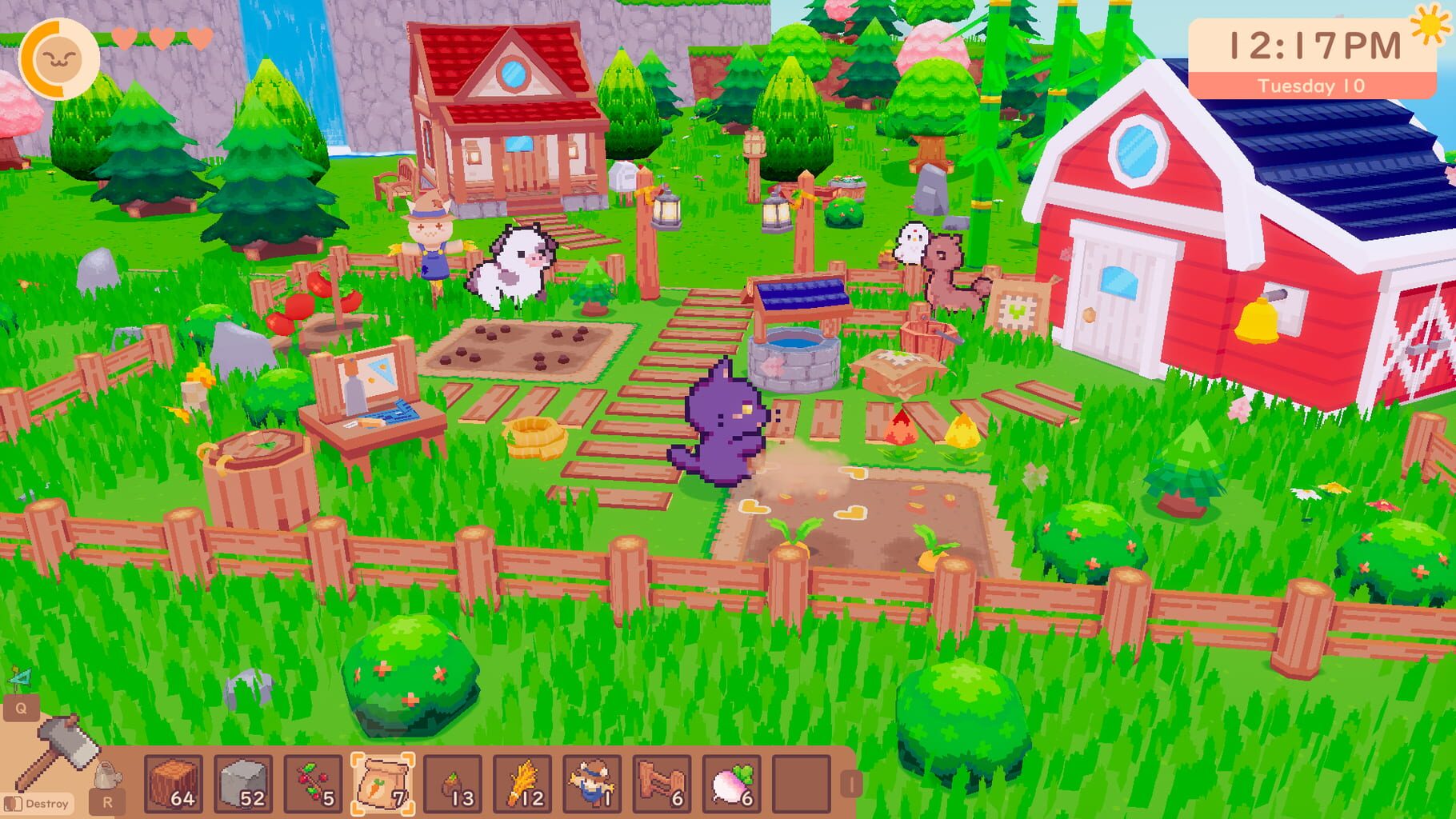This screenshot has height=819, width=1456.
Task: Click the sun weather indicator
Action: click(x=1431, y=26)
